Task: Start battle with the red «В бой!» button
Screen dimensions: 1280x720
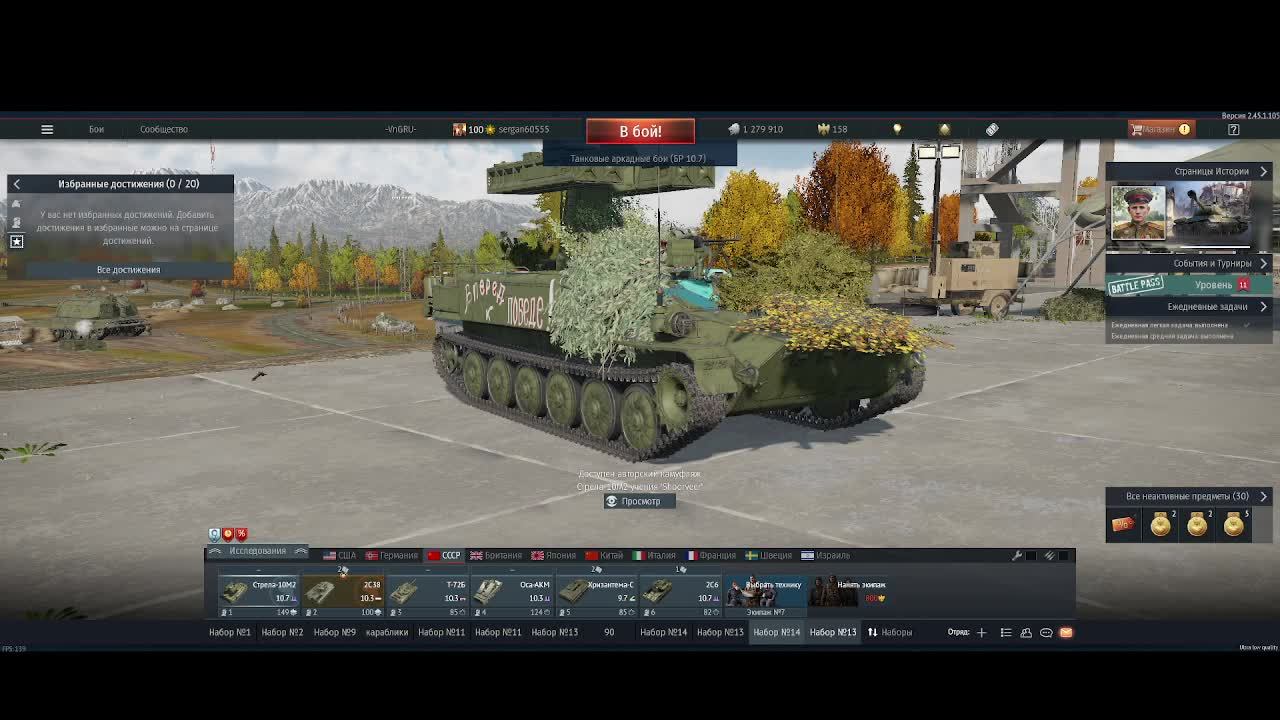Action: tap(640, 131)
